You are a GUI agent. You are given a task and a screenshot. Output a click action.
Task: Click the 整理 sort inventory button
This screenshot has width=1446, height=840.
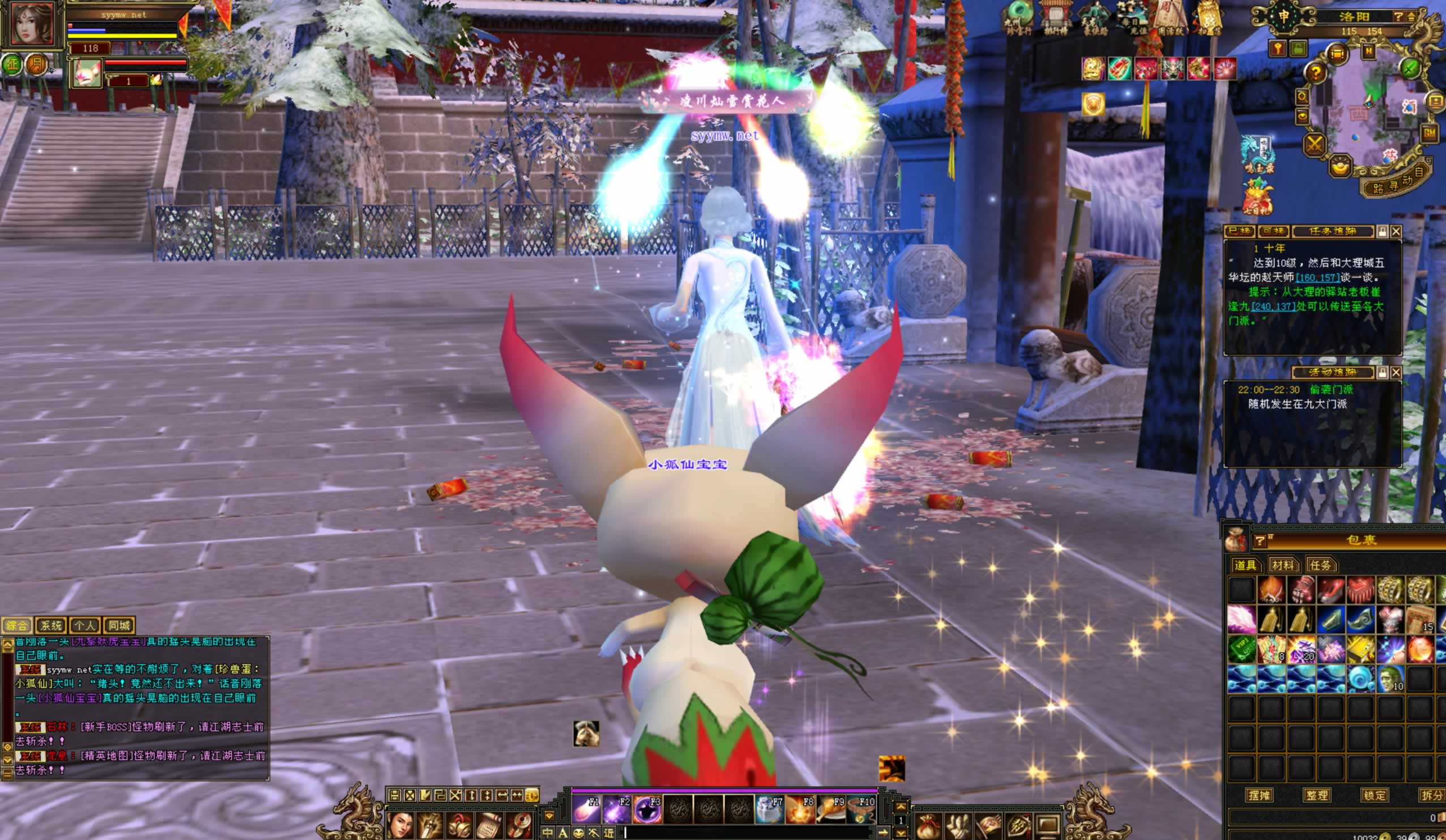1316,795
